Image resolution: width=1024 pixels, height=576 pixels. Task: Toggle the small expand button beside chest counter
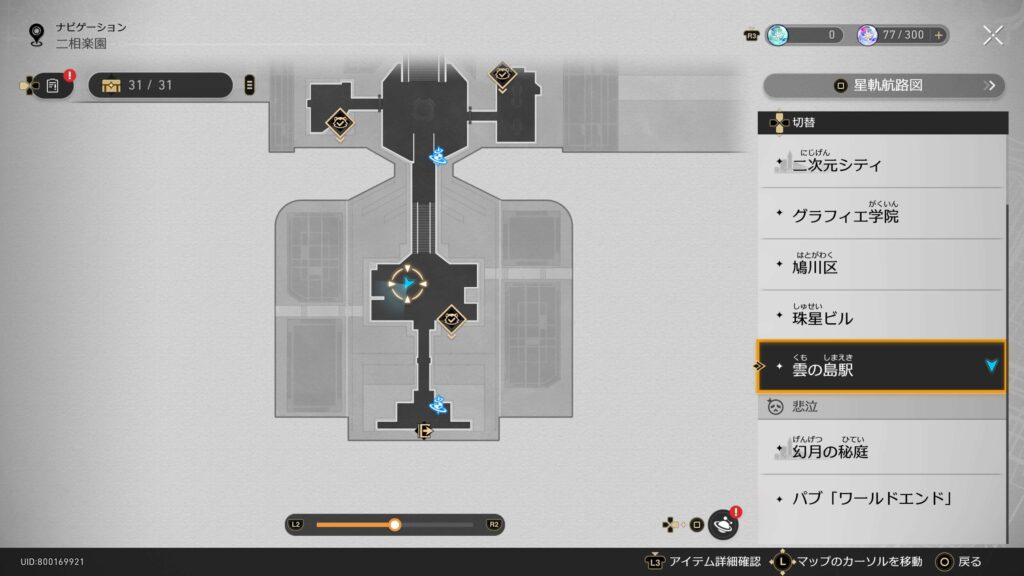pyautogui.click(x=249, y=85)
